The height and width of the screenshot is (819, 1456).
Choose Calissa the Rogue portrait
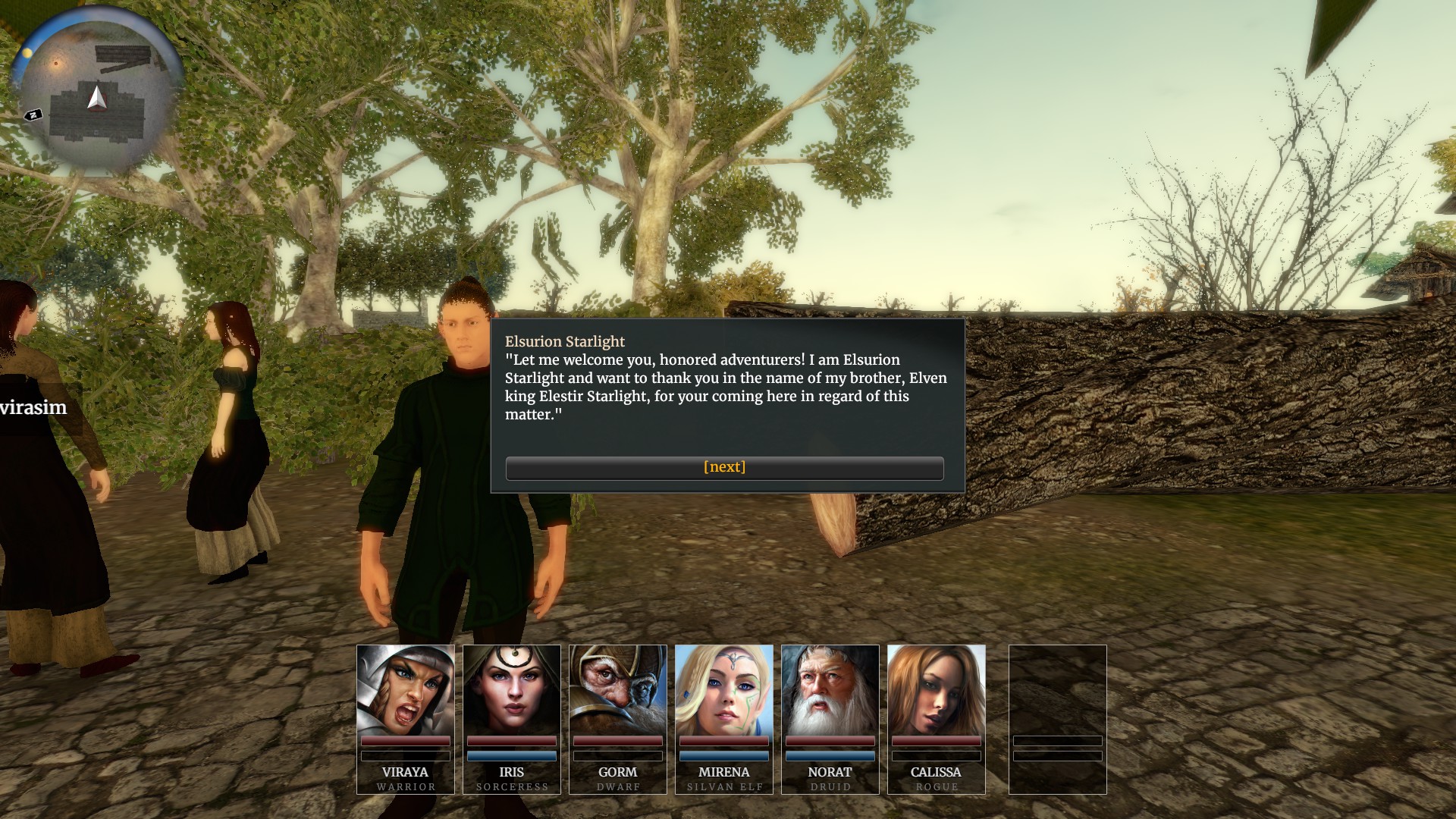tap(937, 690)
